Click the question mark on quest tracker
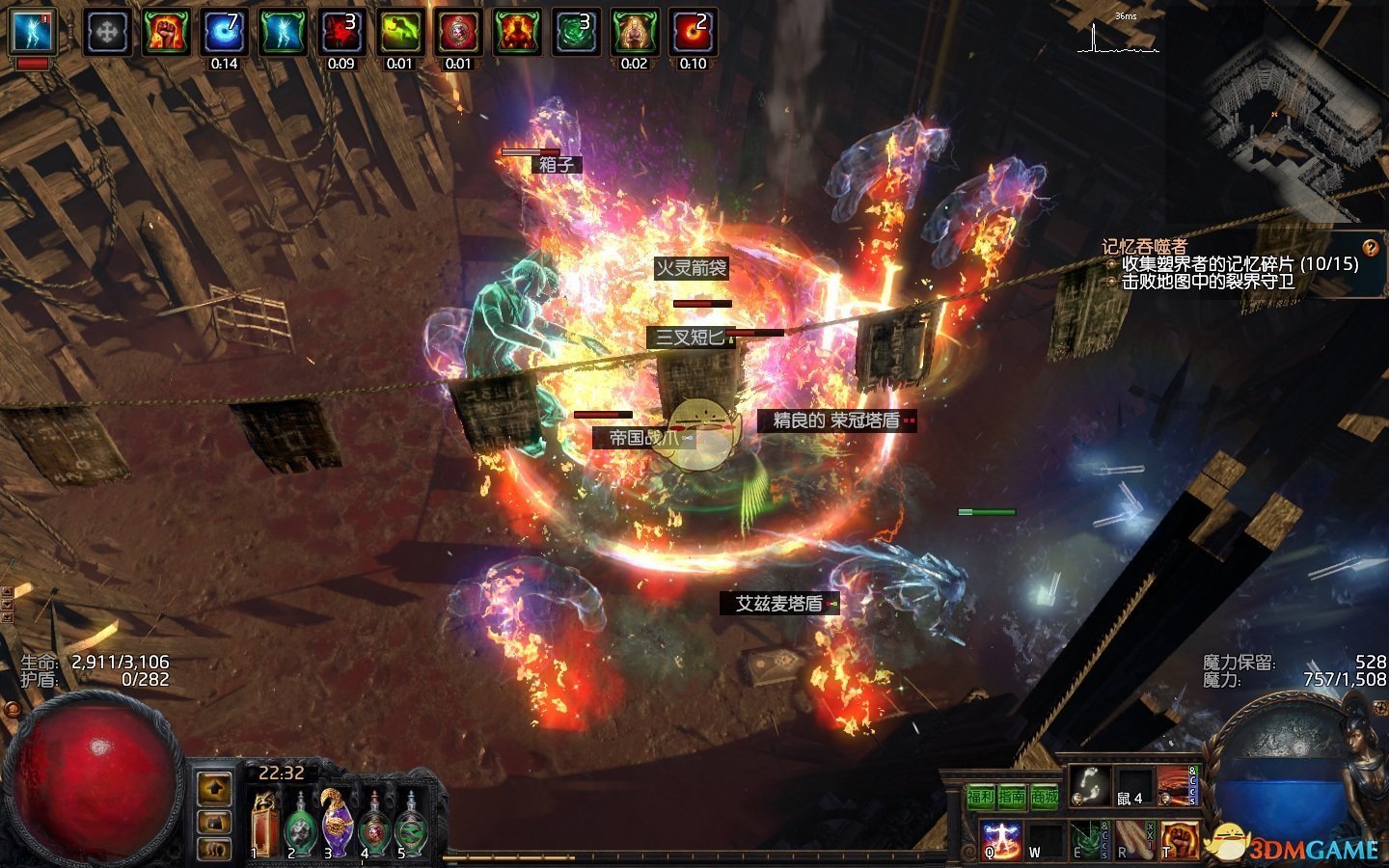 pyautogui.click(x=1370, y=247)
